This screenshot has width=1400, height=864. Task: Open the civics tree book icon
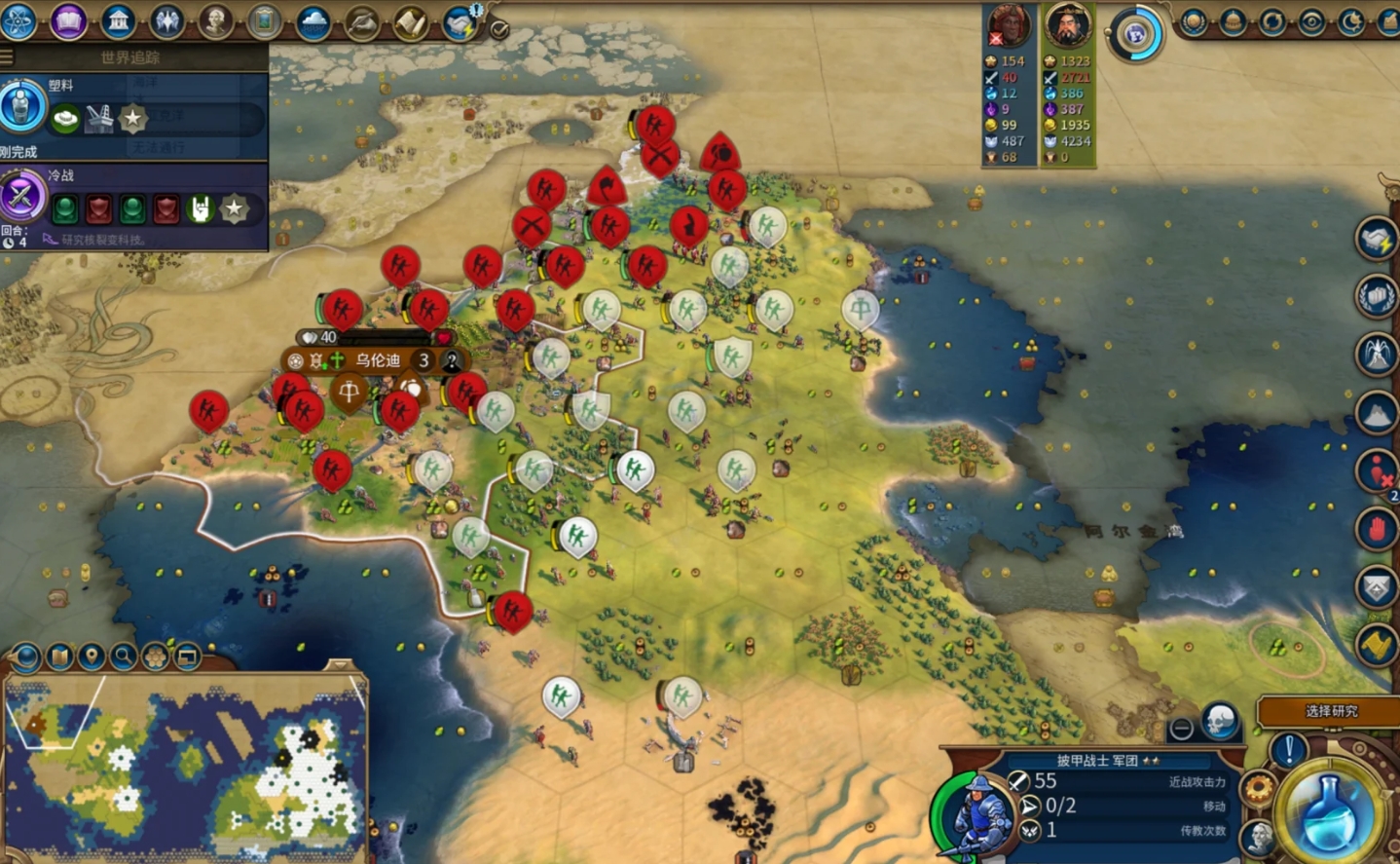click(x=68, y=20)
